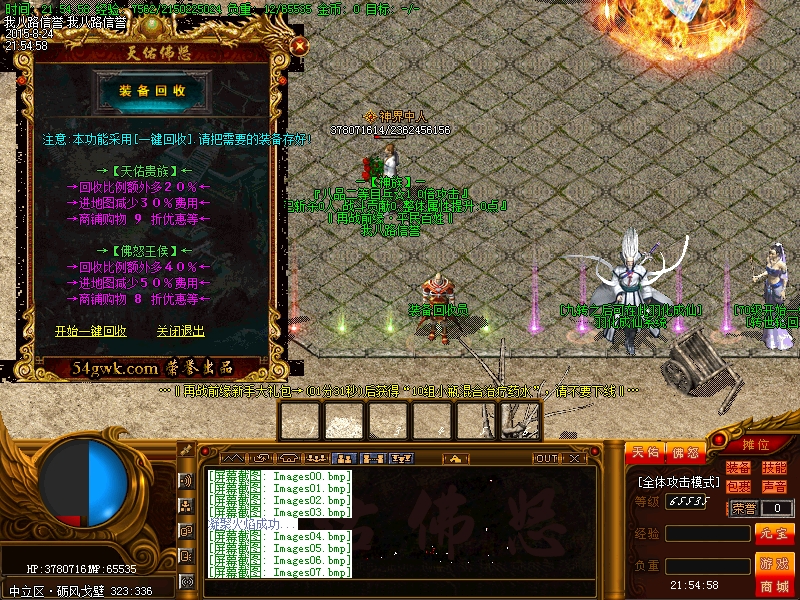
Task: Select the 装备回收 header button
Action: tap(152, 91)
